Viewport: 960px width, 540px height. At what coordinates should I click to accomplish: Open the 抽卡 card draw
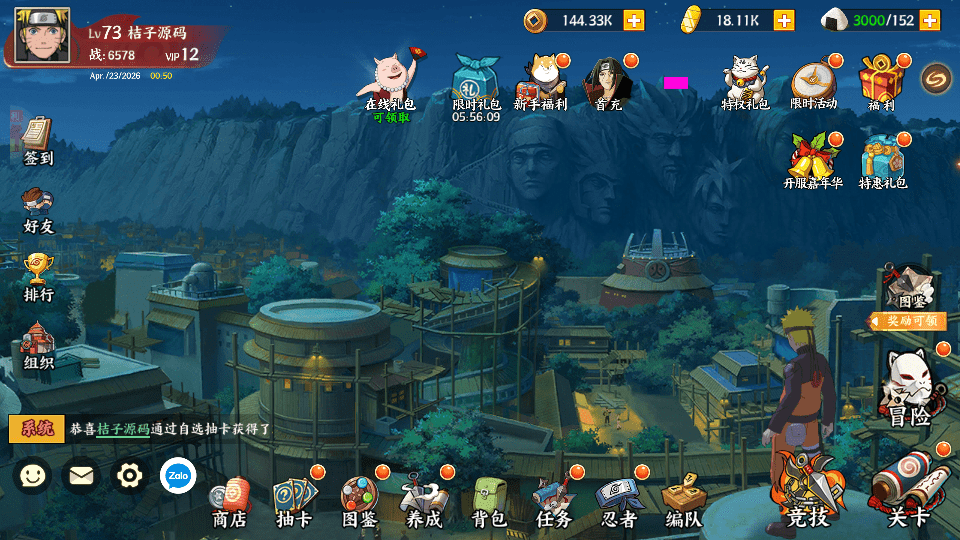point(294,502)
